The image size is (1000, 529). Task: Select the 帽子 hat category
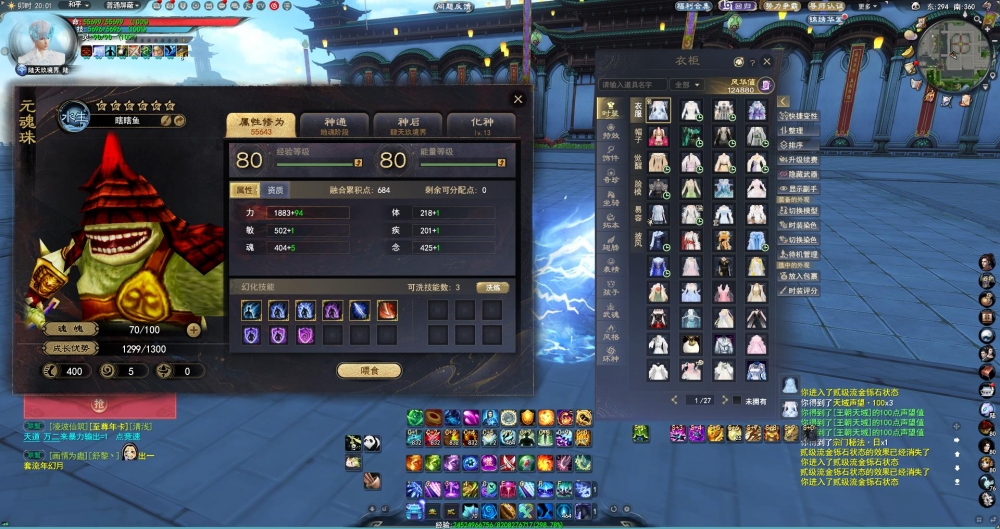point(637,134)
